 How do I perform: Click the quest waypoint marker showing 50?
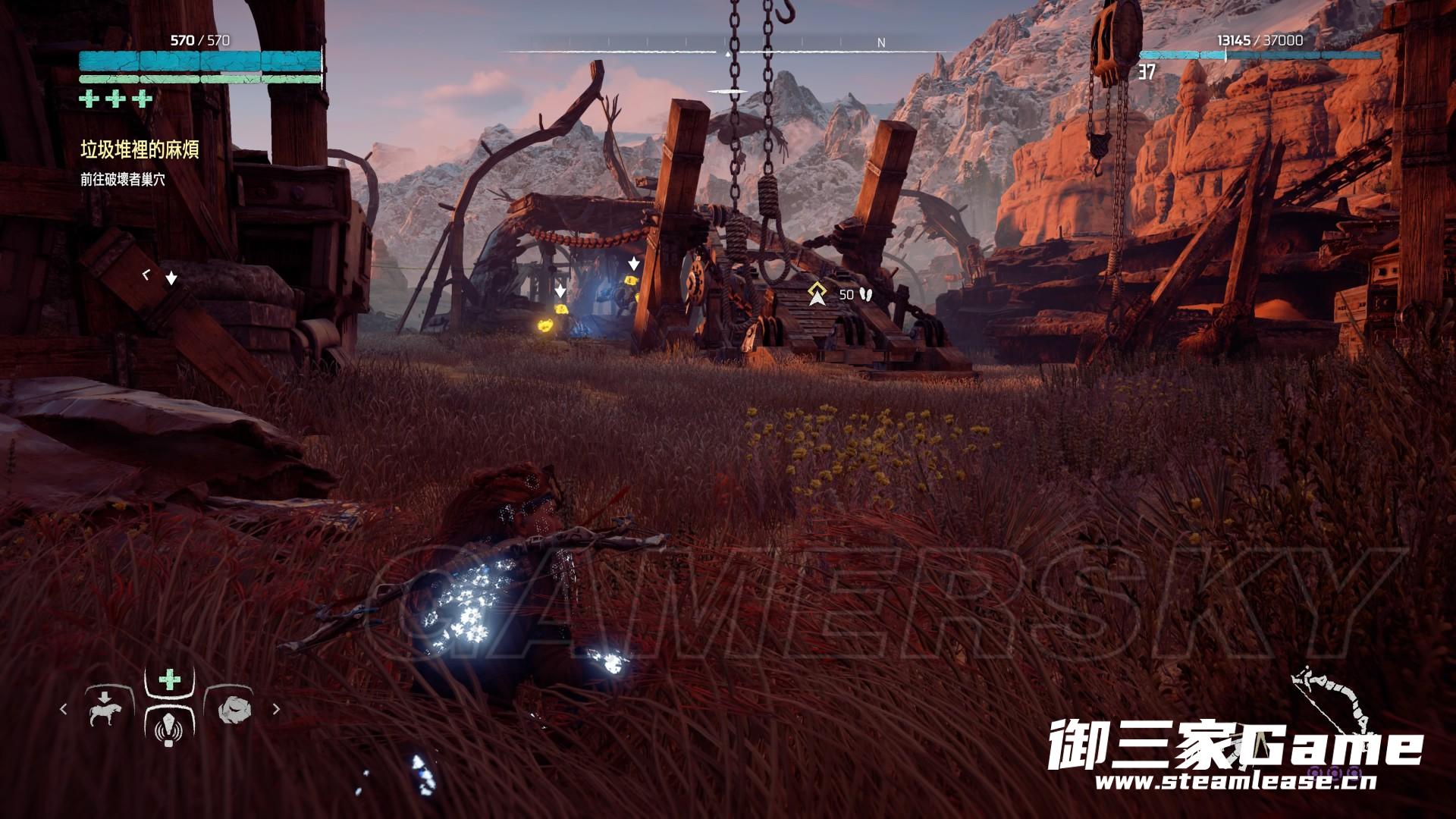pos(817,293)
